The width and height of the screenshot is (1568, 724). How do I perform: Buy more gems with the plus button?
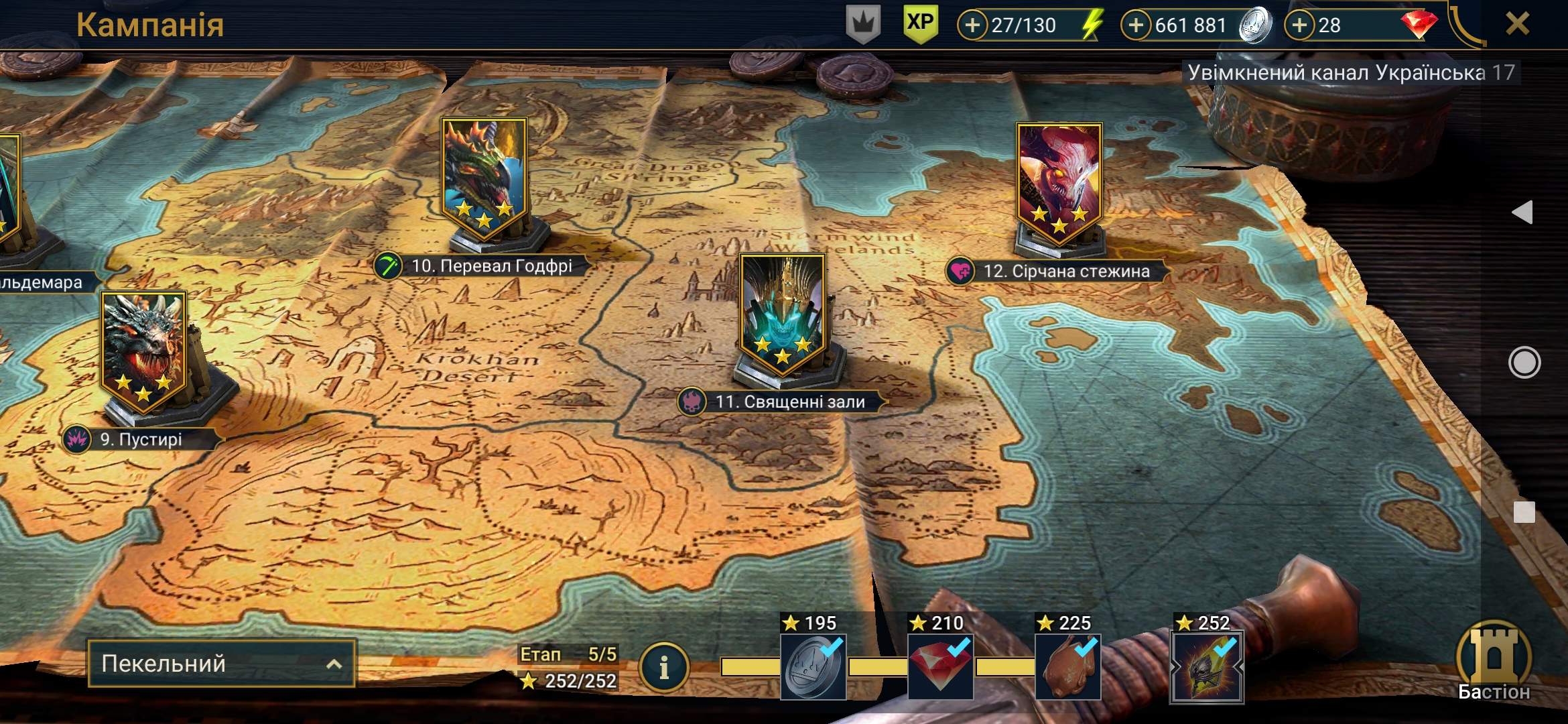pyautogui.click(x=1299, y=25)
